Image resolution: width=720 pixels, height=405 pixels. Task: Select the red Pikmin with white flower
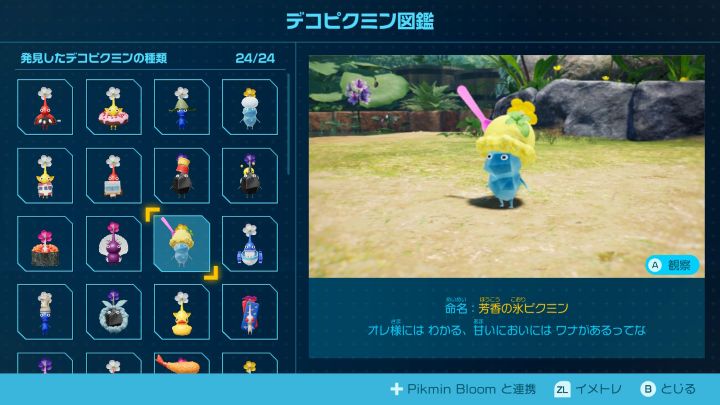45,107
